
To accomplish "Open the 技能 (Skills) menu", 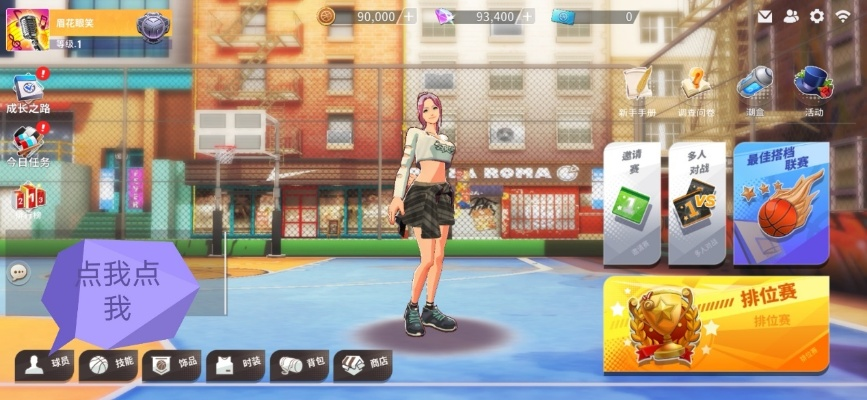I will point(110,364).
